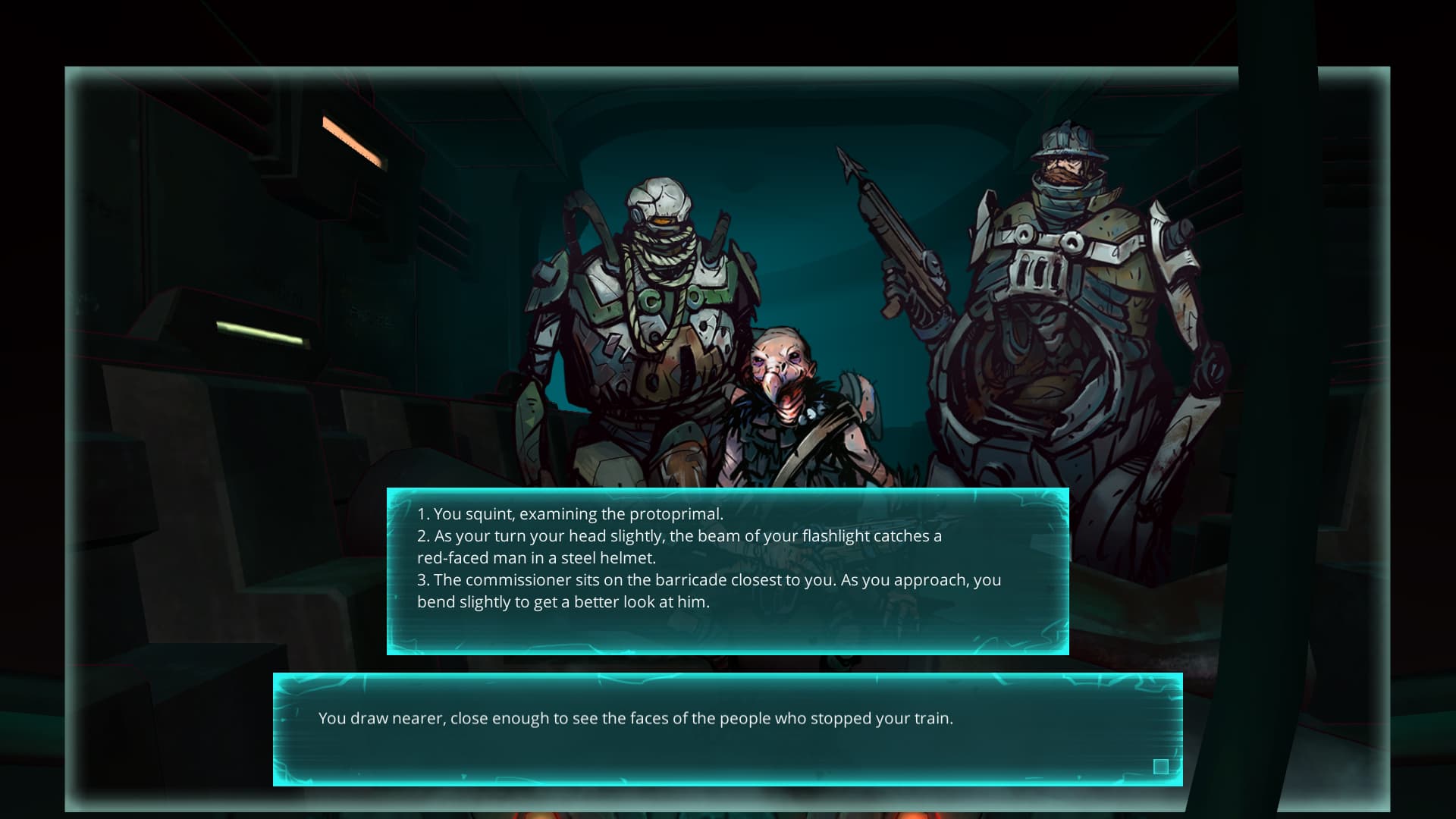The image size is (1456, 819).
Task: Click the small square continue indicator
Action: coord(1160,767)
